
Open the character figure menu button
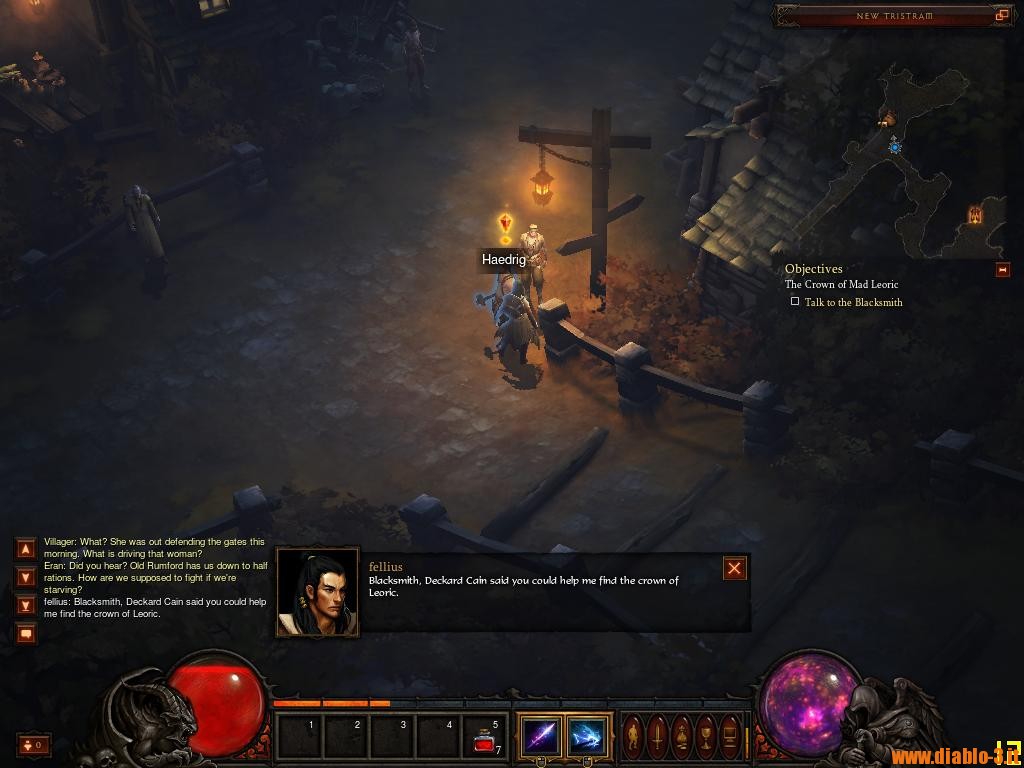(x=635, y=737)
